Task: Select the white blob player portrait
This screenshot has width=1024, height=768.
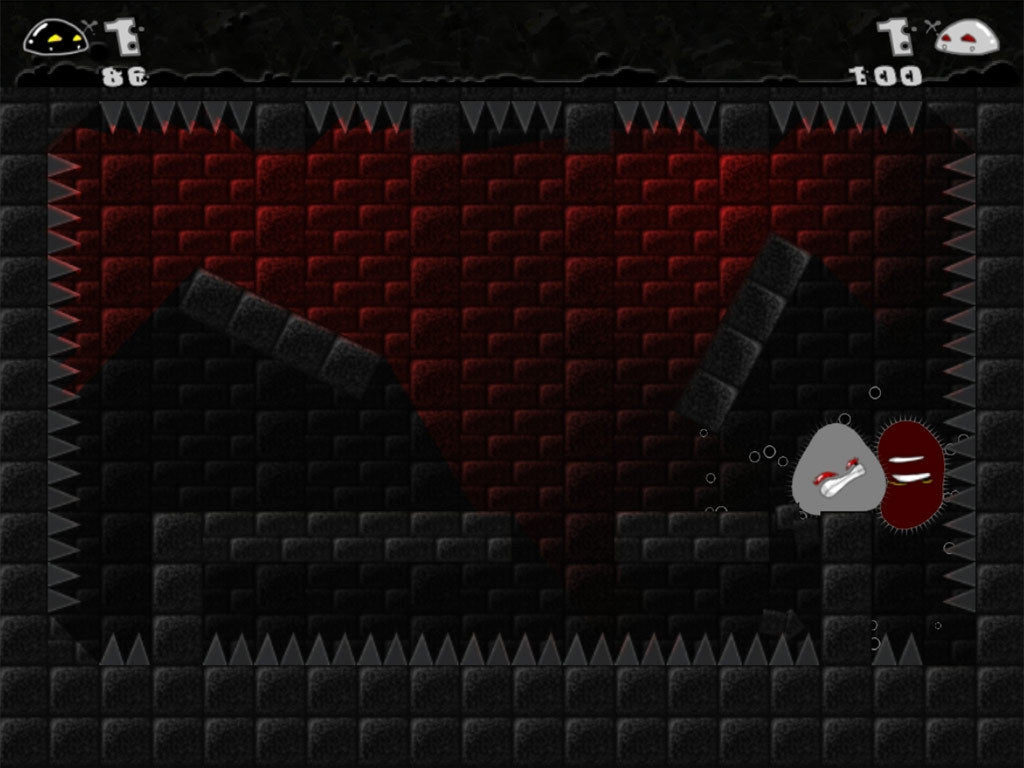Action: 966,38
